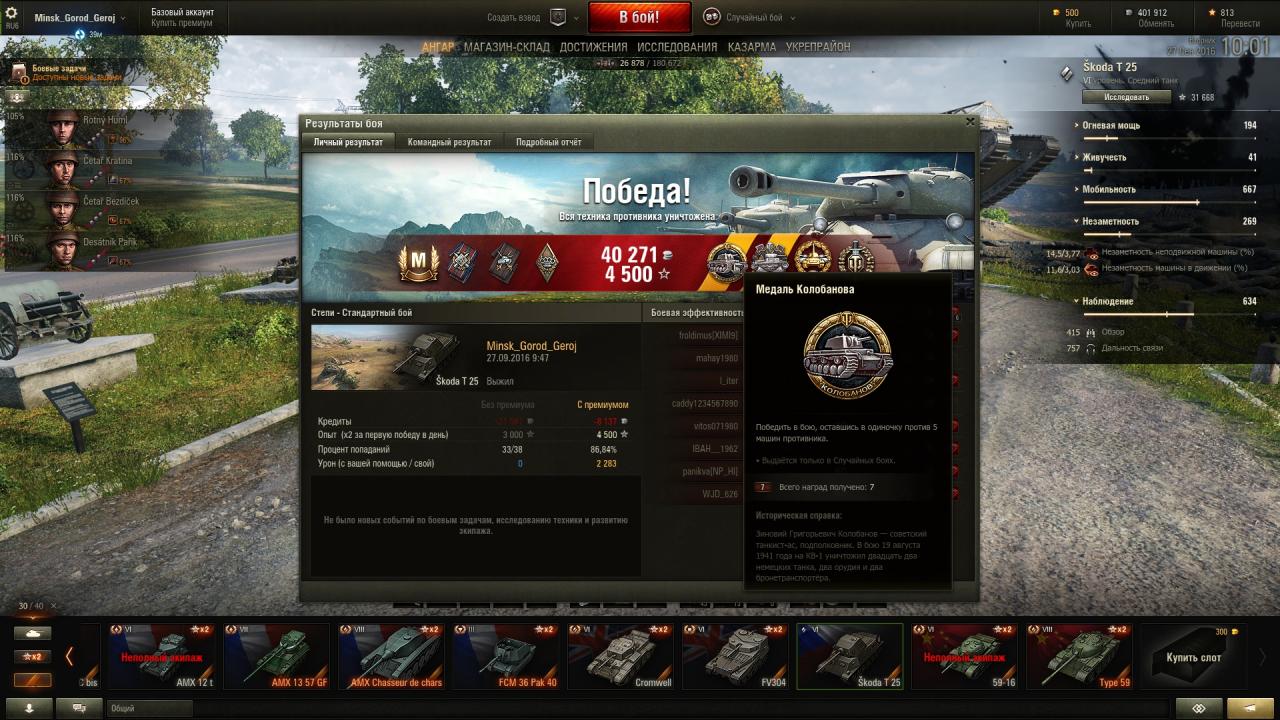
Task: Open the ИССЛЕДОВАНИЯ tech tree menu
Action: pyautogui.click(x=677, y=47)
